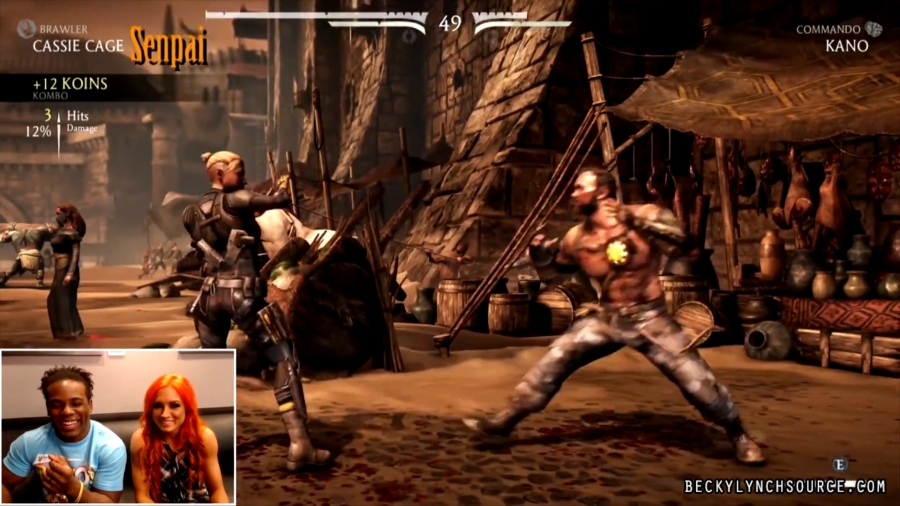Click the Brawler variation icon beside Cassie Cage
This screenshot has height=506, width=900.
pos(26,29)
